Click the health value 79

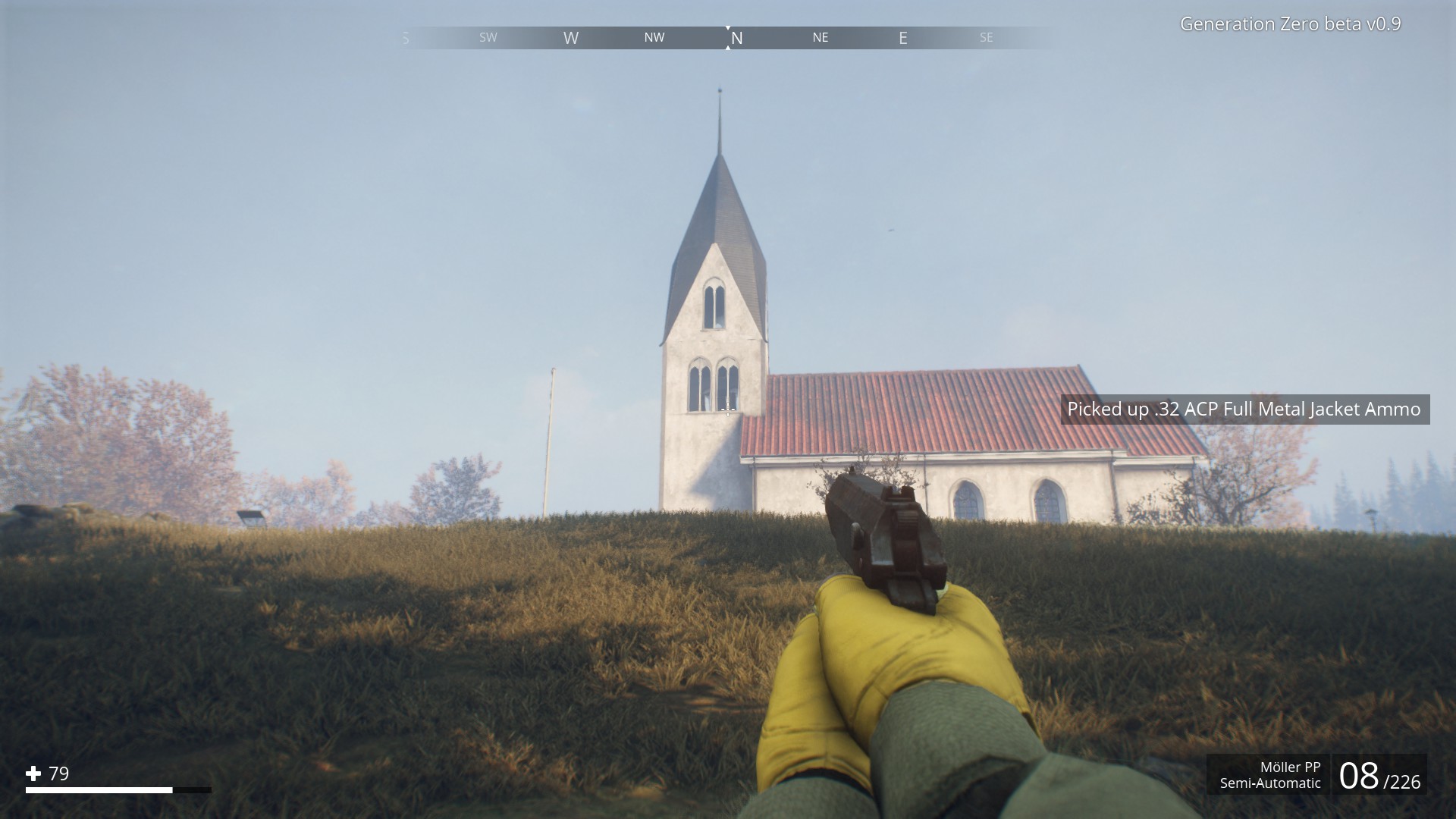pos(58,774)
